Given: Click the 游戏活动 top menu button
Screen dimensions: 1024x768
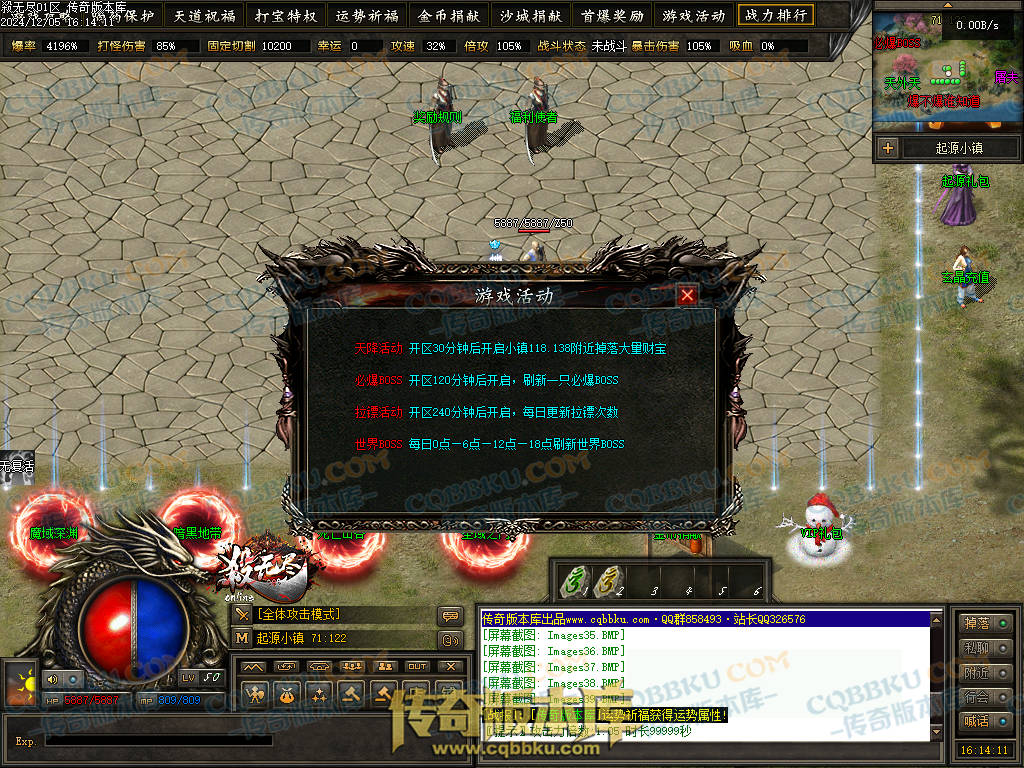Looking at the screenshot, I should coord(693,15).
